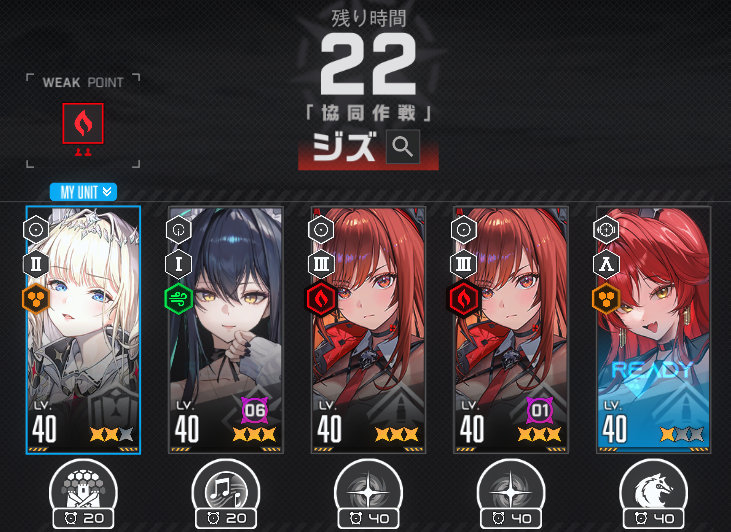Viewport: 731px width, 532px height.
Task: Open the boss info magnifier button
Action: click(x=403, y=148)
